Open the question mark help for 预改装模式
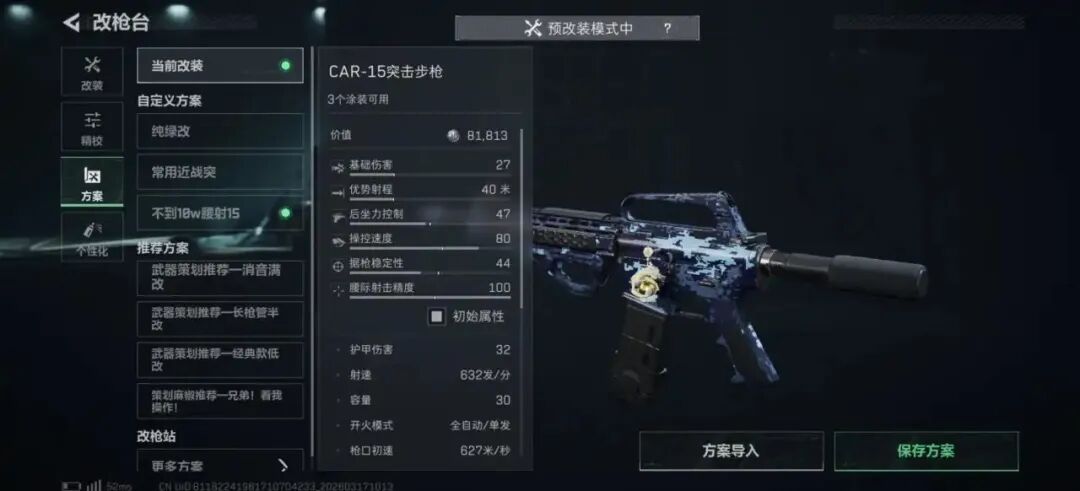Viewport: 1080px width, 491px height. (x=667, y=28)
